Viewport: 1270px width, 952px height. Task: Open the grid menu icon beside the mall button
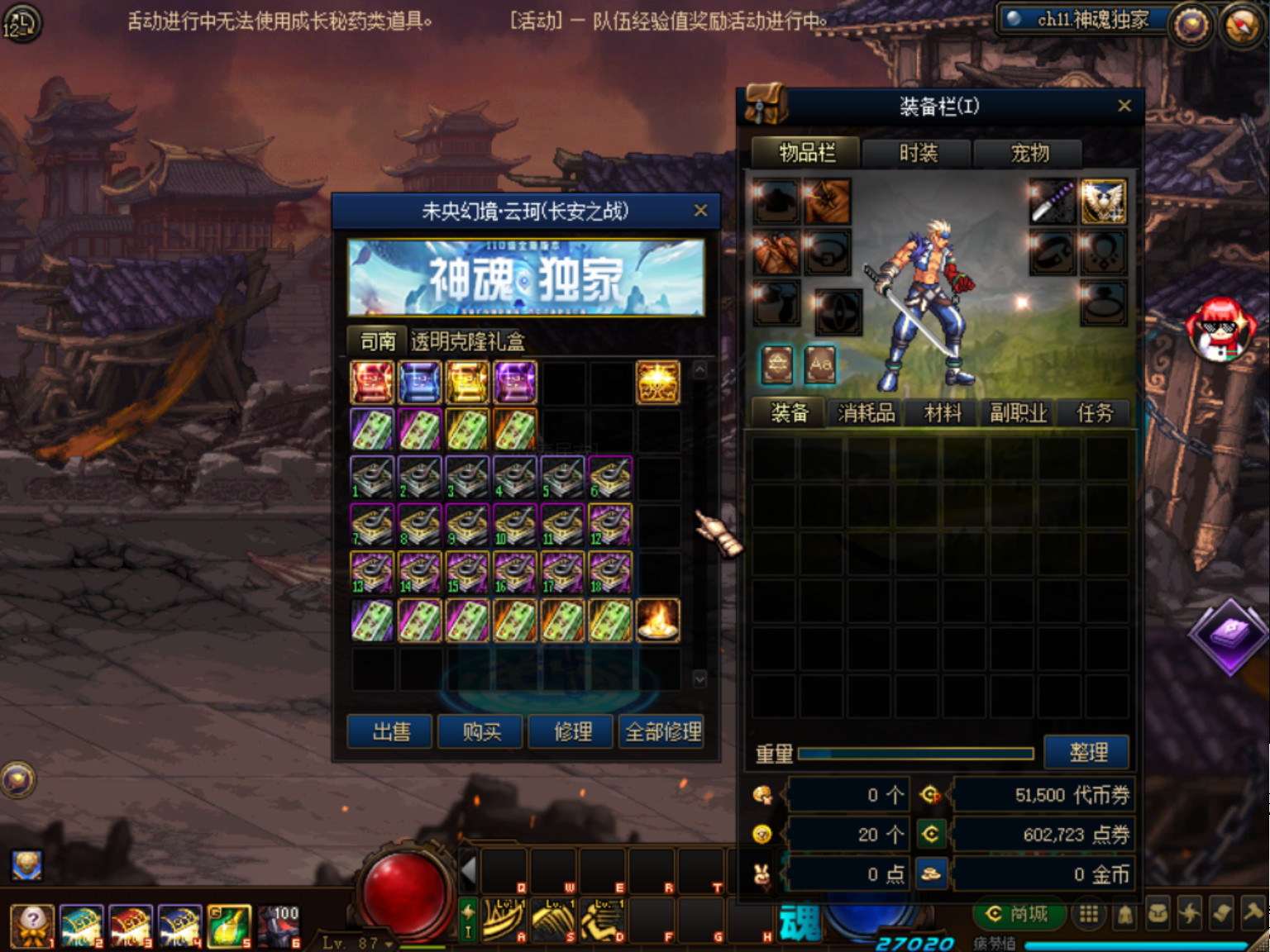[x=1088, y=913]
